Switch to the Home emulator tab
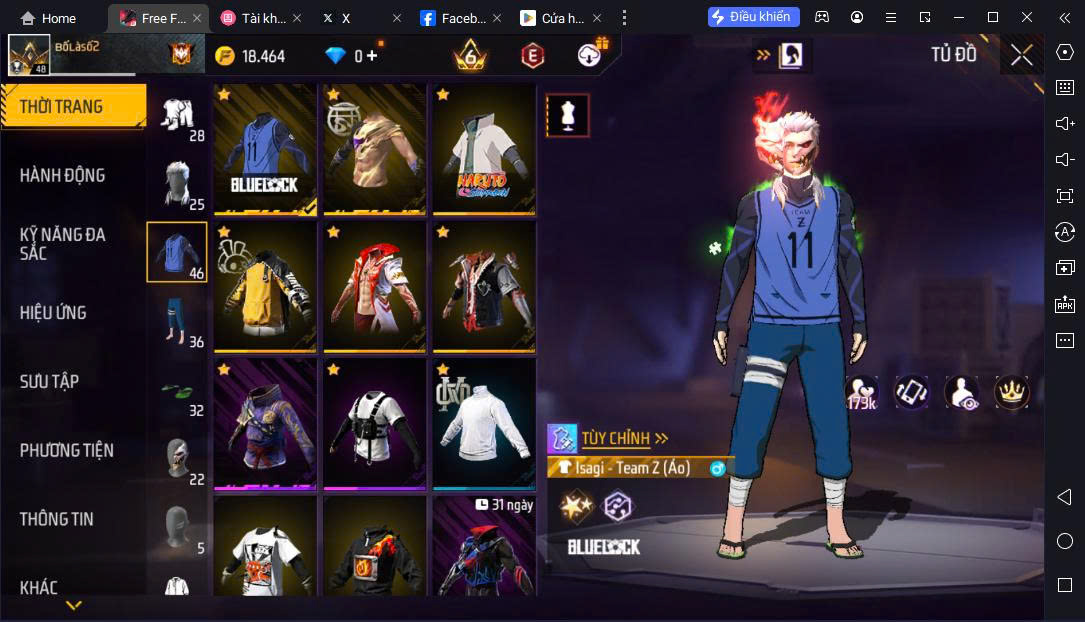This screenshot has height=622, width=1085. coord(49,18)
